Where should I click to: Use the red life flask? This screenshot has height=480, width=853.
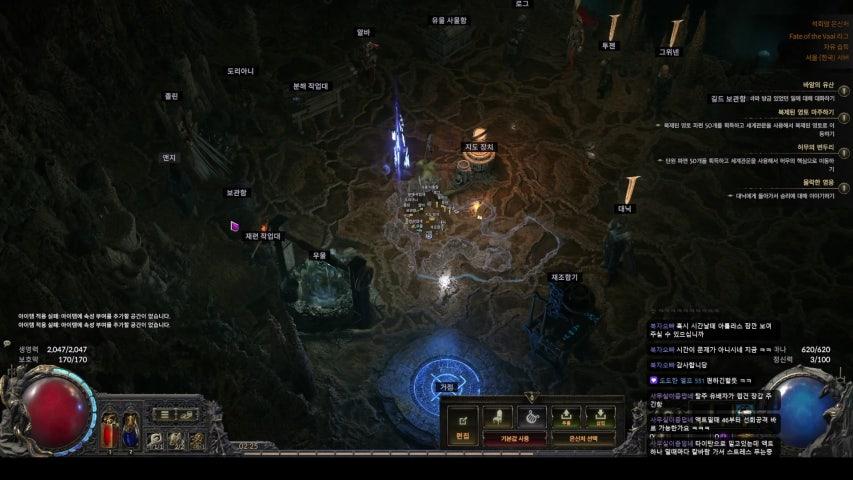[110, 431]
